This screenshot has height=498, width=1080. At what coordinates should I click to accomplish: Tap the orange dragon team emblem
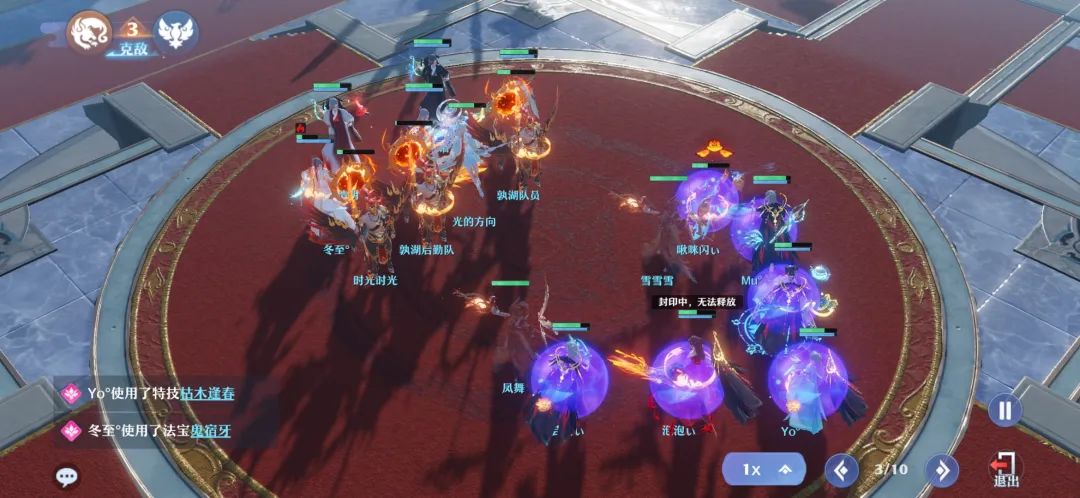coord(88,30)
